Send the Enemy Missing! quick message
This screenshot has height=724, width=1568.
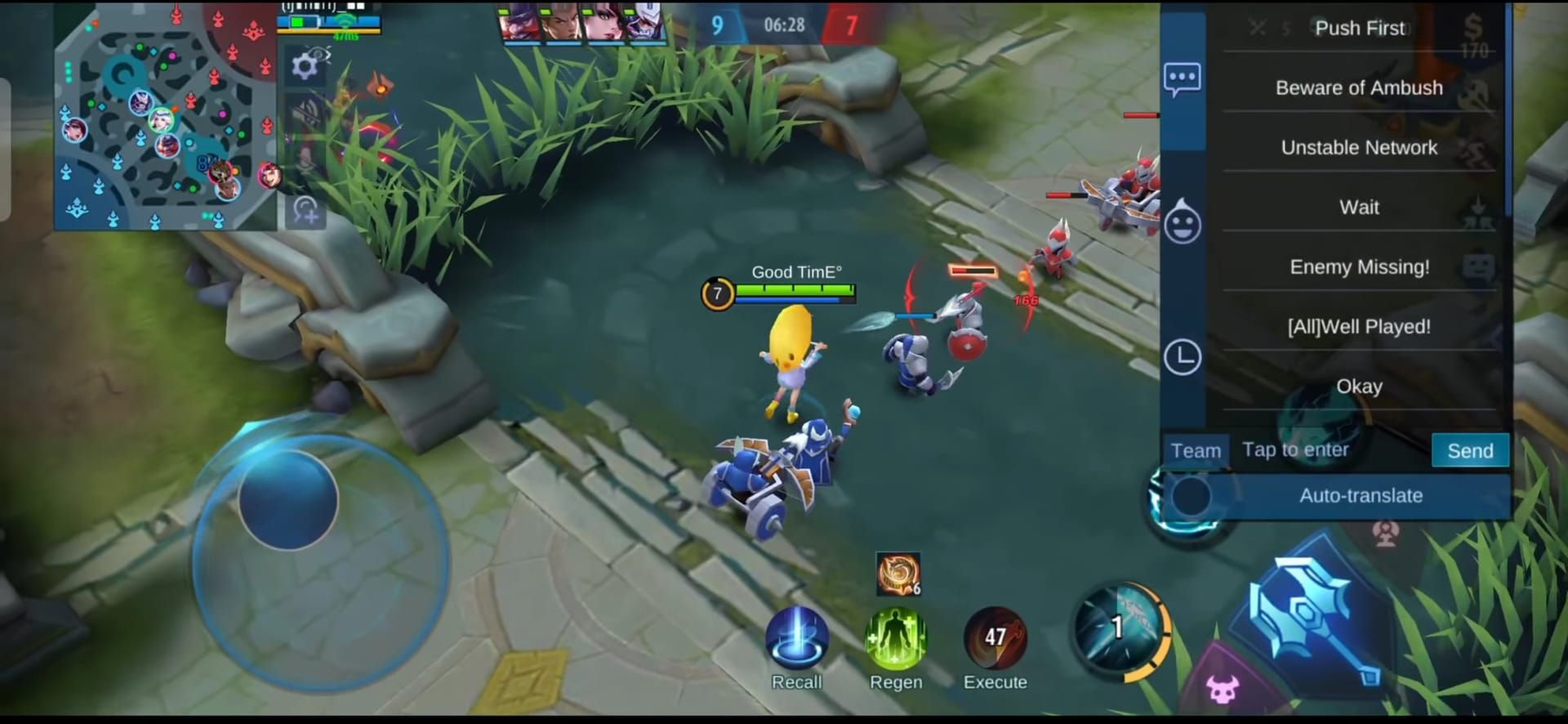tap(1358, 266)
